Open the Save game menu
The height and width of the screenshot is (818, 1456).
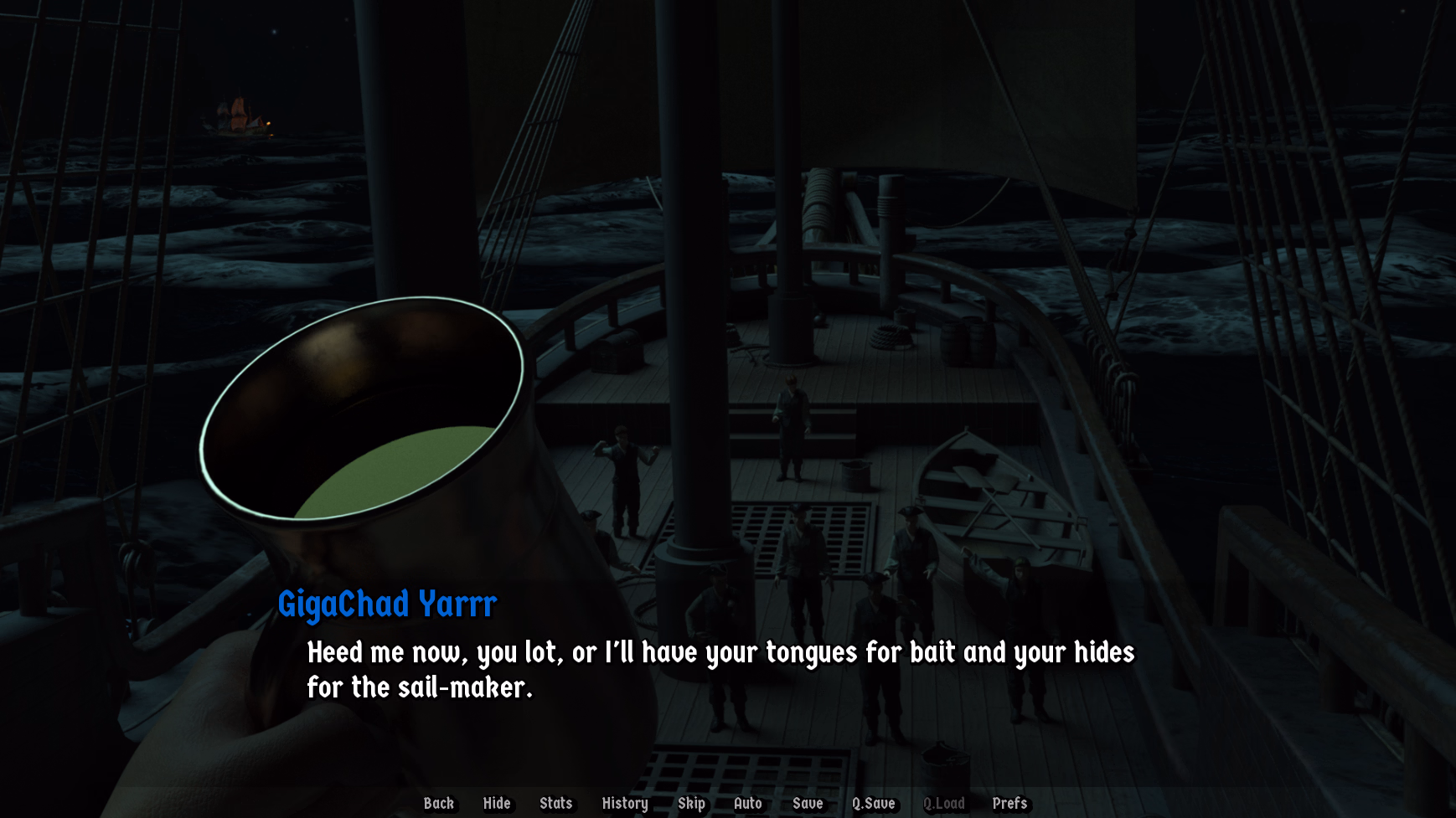pos(808,803)
